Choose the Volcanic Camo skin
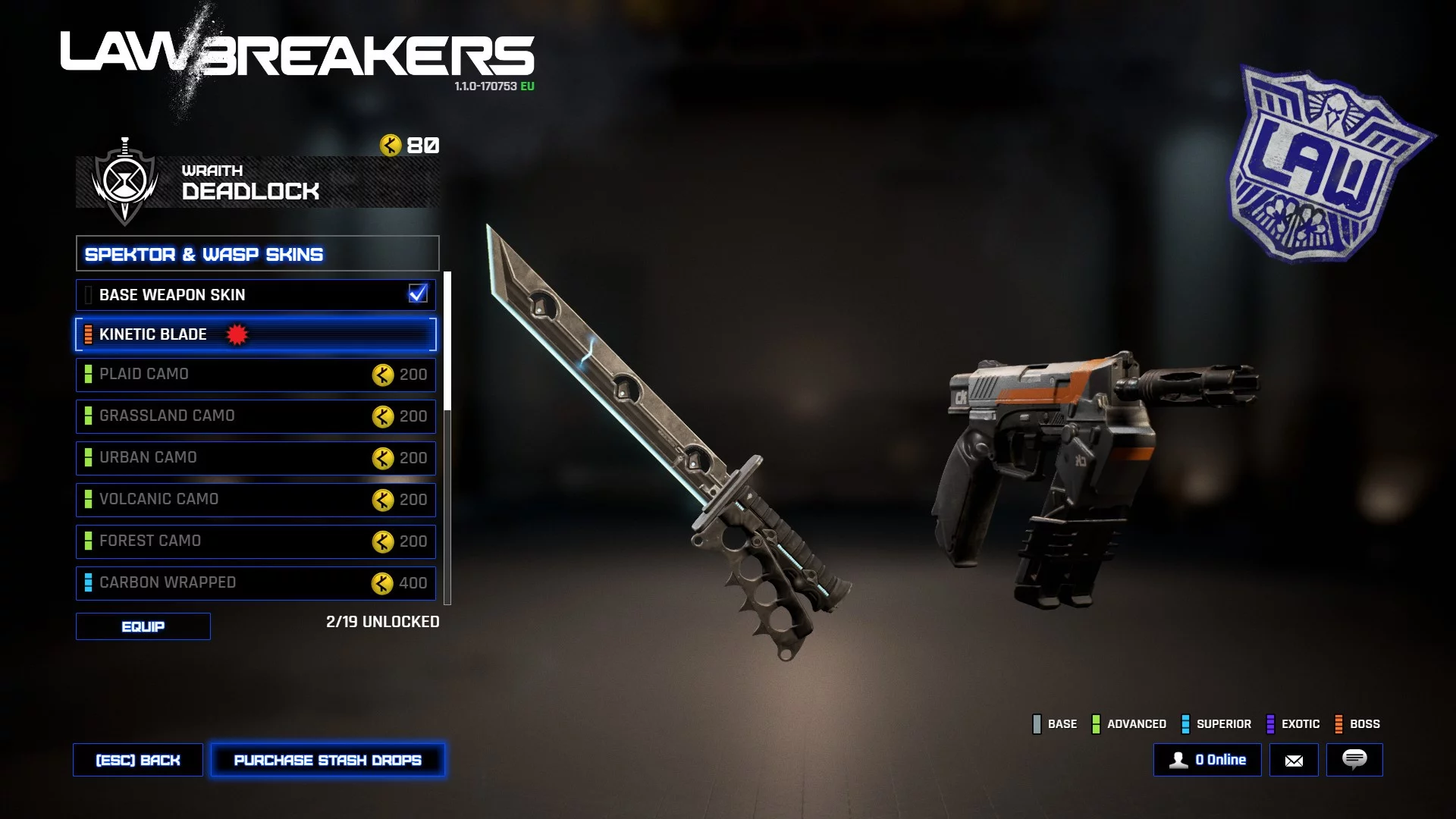The image size is (1456, 819). pyautogui.click(x=256, y=500)
